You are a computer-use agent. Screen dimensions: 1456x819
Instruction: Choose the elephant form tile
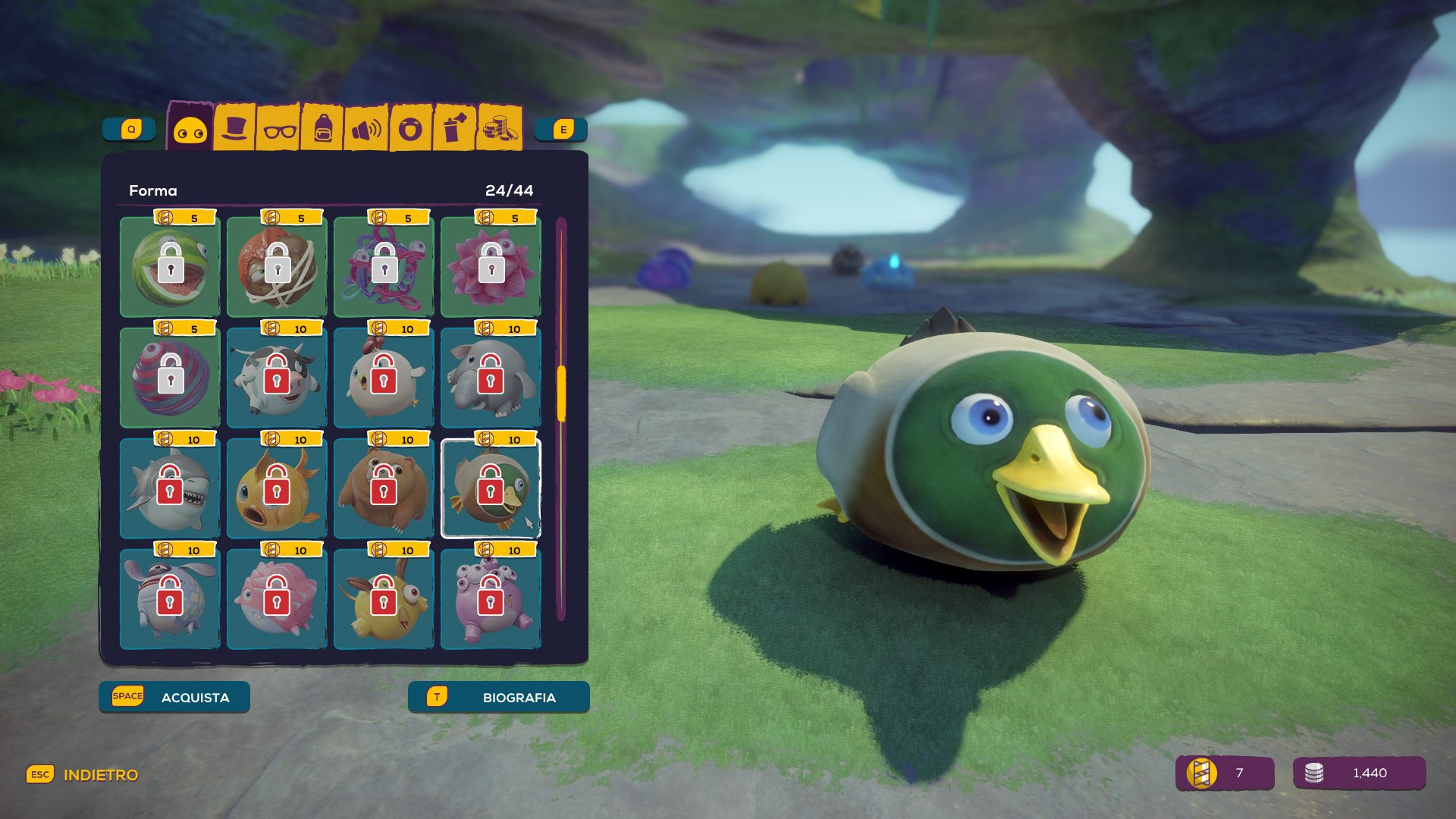(491, 378)
